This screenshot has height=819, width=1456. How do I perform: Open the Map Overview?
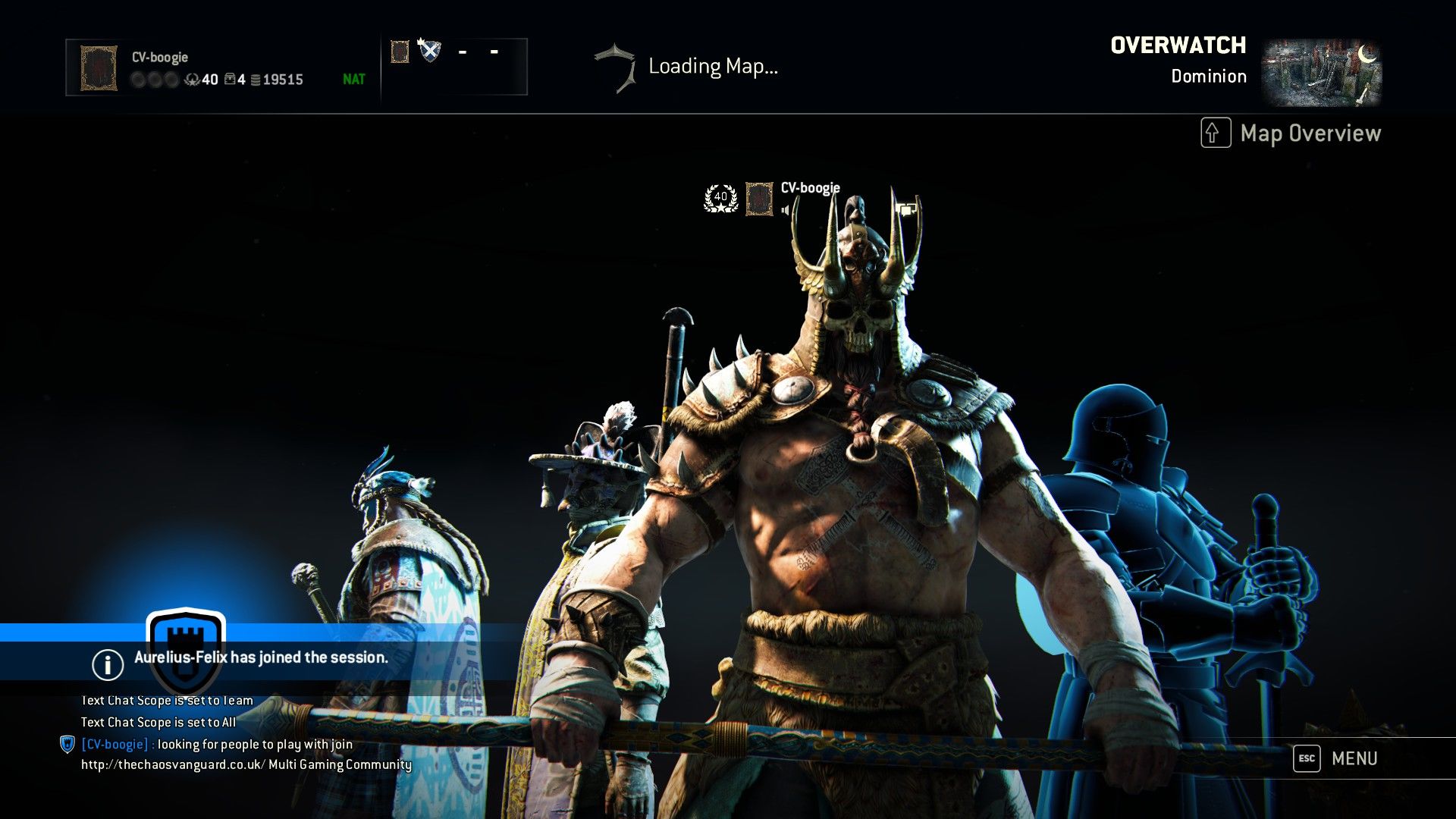point(1291,133)
